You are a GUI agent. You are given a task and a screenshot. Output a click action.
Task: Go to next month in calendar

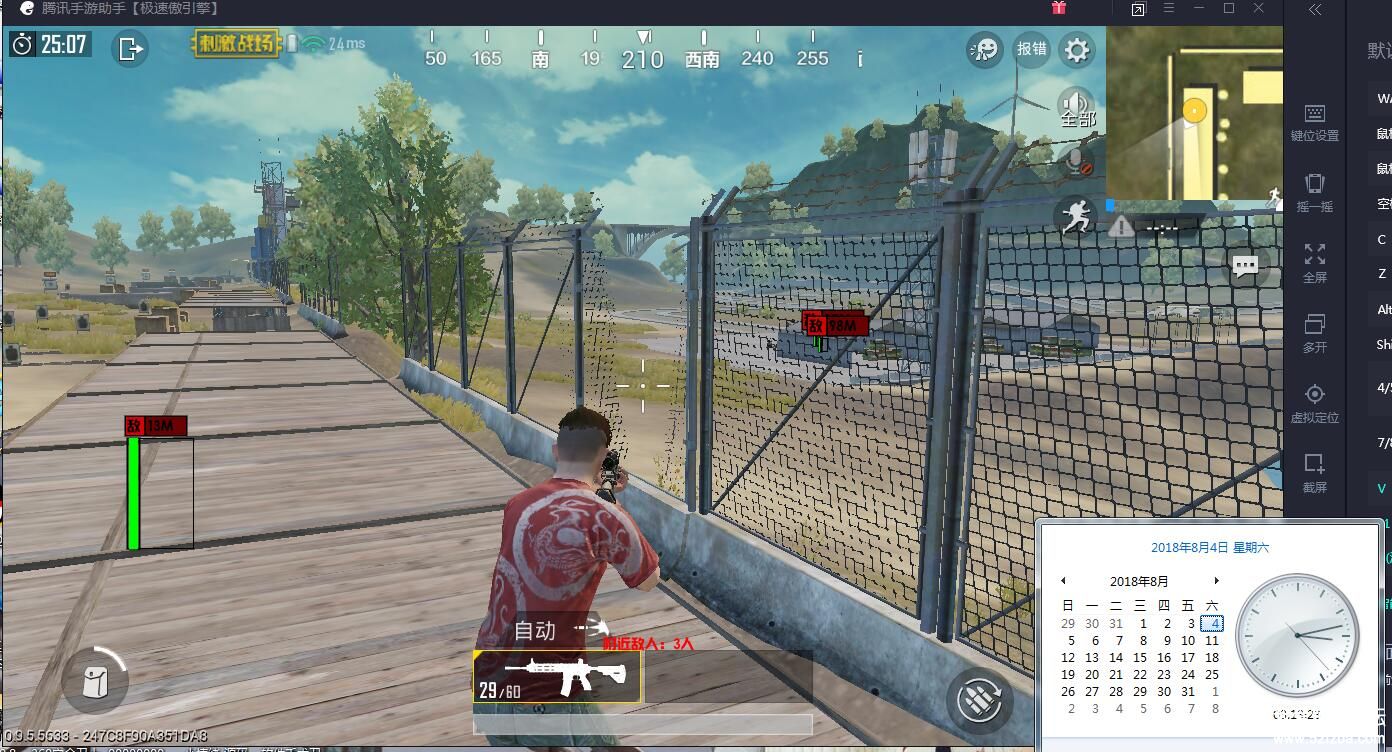(x=1216, y=581)
